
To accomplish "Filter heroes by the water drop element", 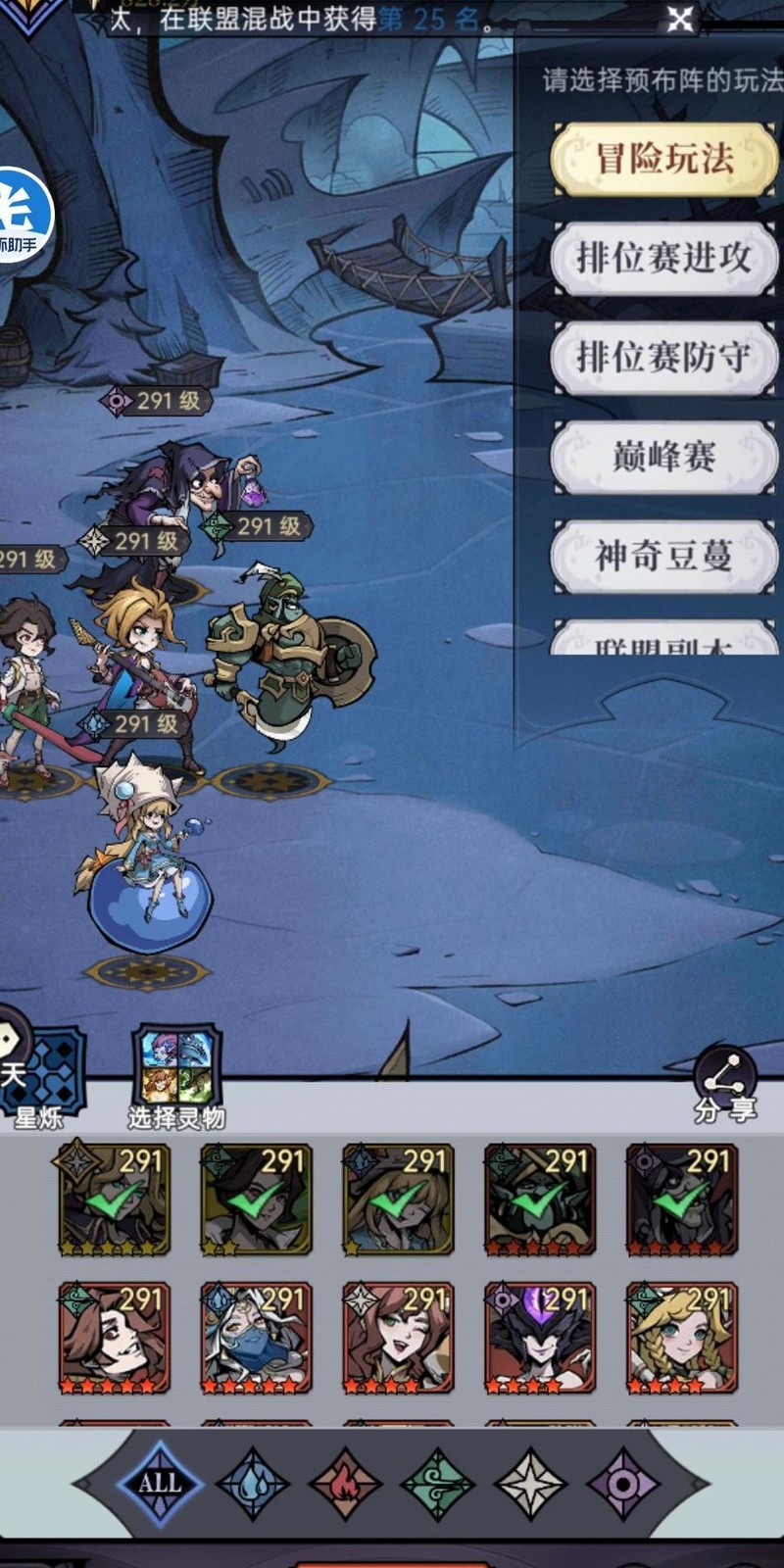I will [252, 1483].
